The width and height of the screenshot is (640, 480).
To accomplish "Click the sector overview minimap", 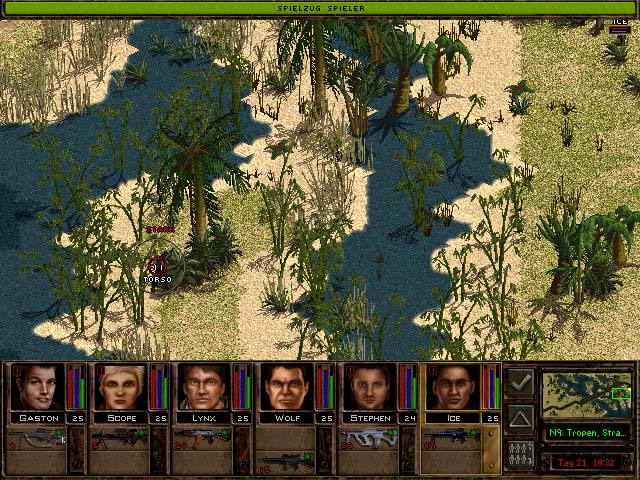I will point(587,396).
